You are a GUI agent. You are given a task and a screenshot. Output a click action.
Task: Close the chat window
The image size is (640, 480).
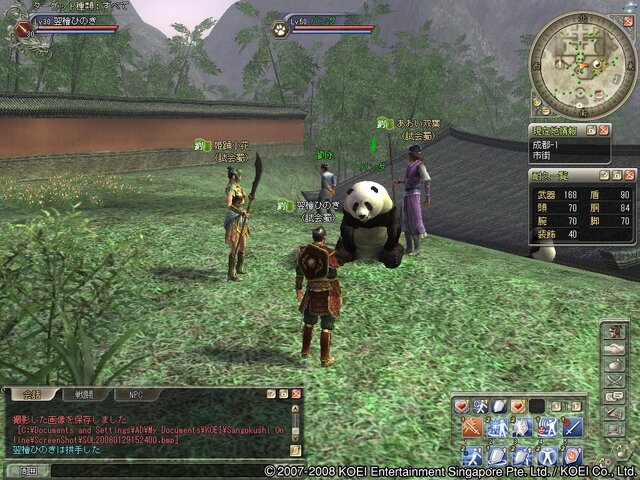[x=296, y=394]
